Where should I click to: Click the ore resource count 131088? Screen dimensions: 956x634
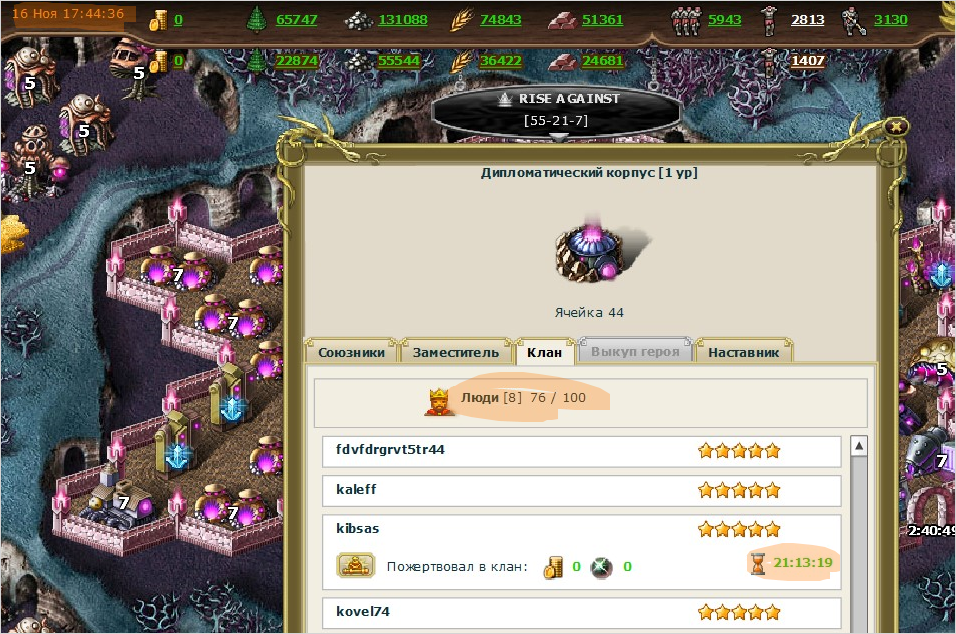402,20
